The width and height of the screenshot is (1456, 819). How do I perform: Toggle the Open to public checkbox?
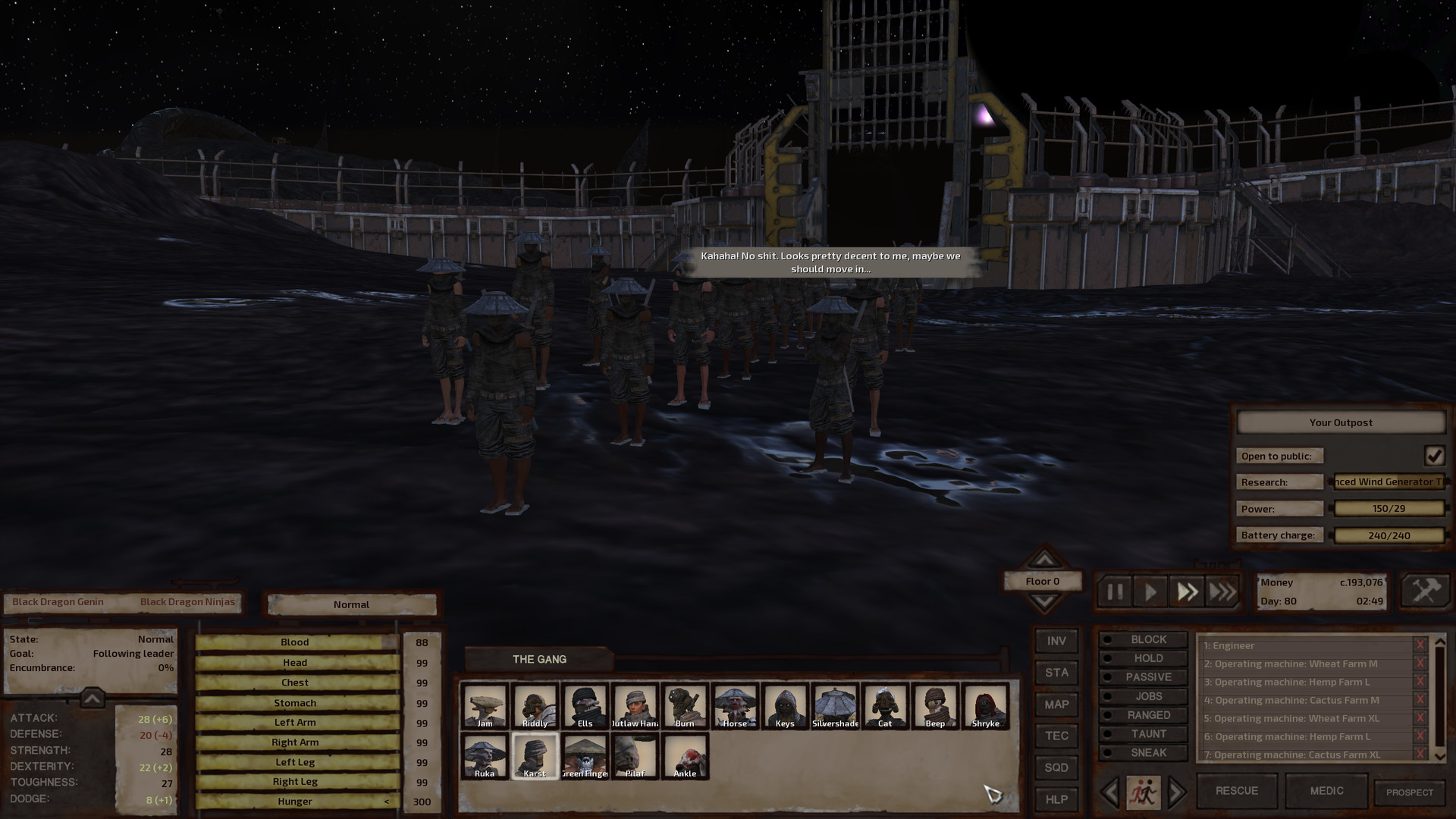(x=1433, y=455)
